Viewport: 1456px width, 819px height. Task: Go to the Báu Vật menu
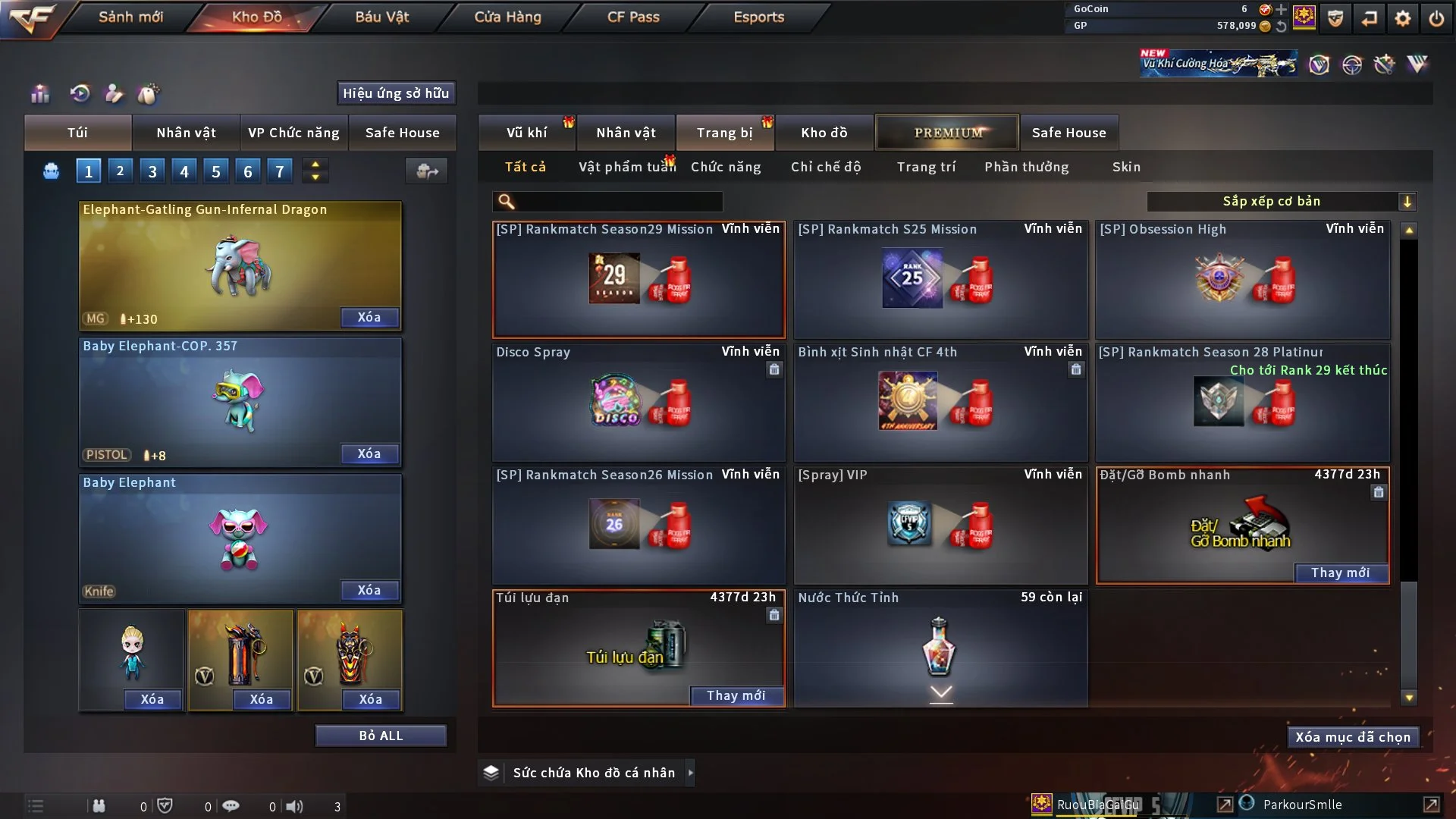(381, 17)
